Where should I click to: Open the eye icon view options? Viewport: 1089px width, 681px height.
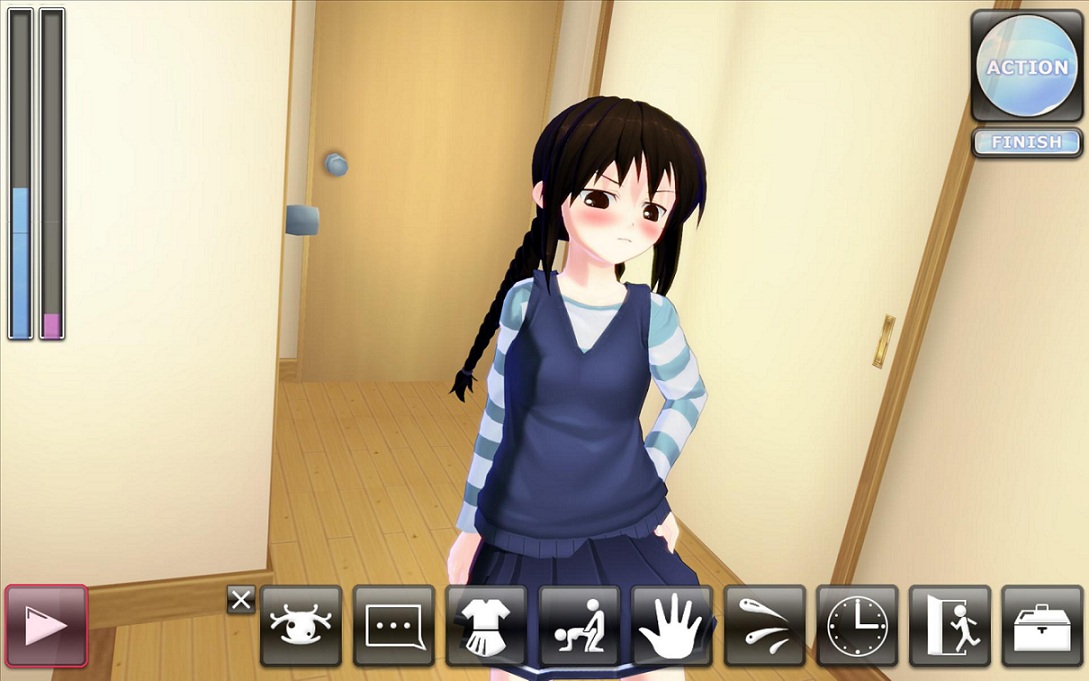pyautogui.click(x=301, y=626)
